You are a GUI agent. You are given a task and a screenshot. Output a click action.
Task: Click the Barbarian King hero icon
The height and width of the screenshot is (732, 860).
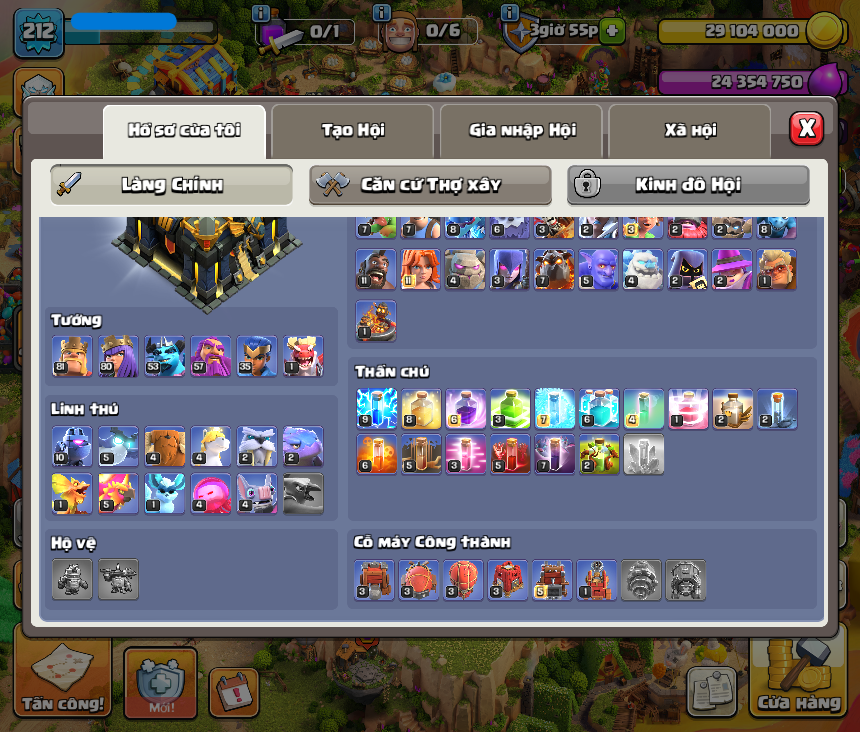[72, 356]
